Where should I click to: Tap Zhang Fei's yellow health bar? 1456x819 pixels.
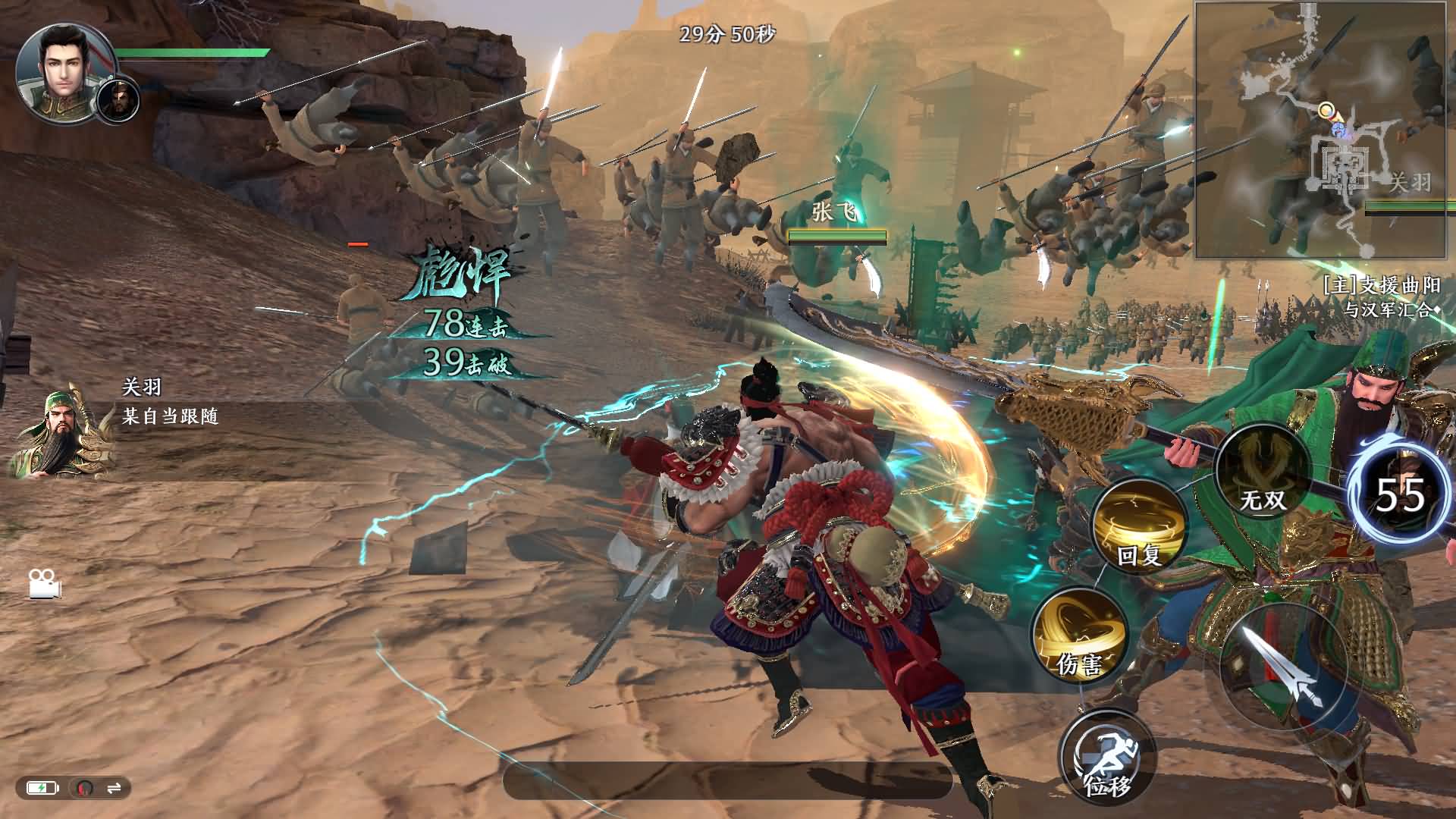pos(830,235)
